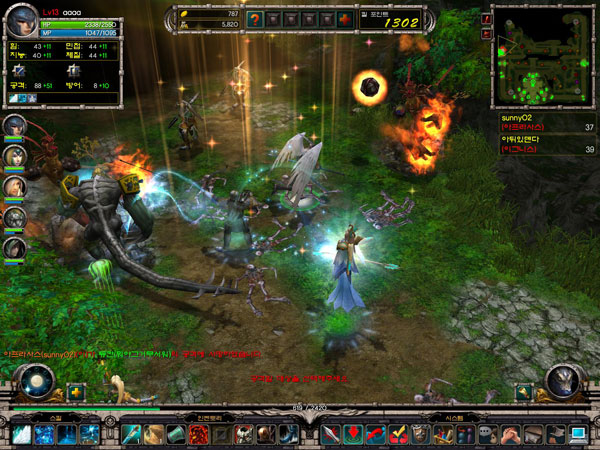Activate the first ice crystal skill icon
The height and width of the screenshot is (450, 600).
(x=22, y=434)
